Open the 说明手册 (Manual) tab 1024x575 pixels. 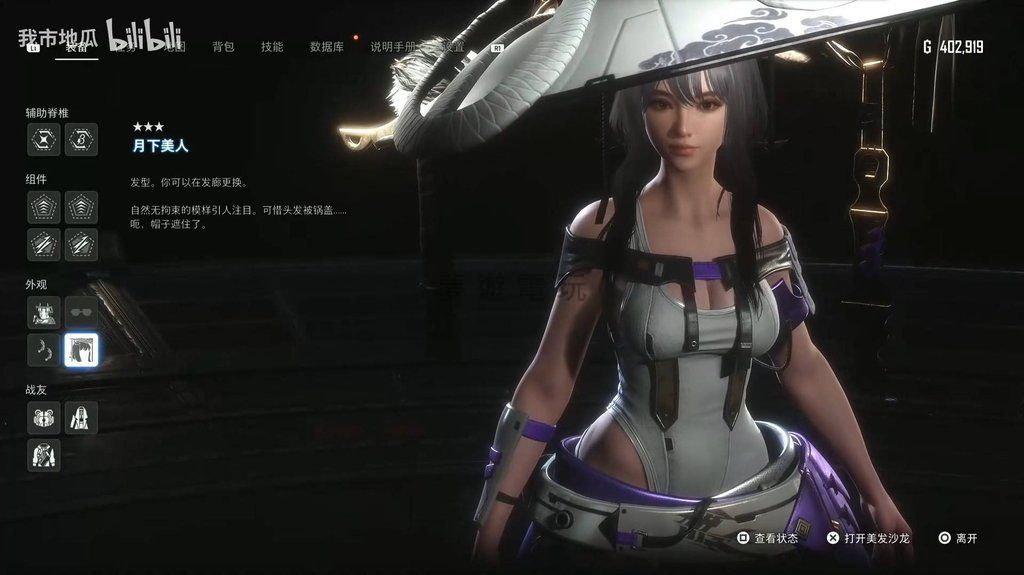(x=394, y=47)
